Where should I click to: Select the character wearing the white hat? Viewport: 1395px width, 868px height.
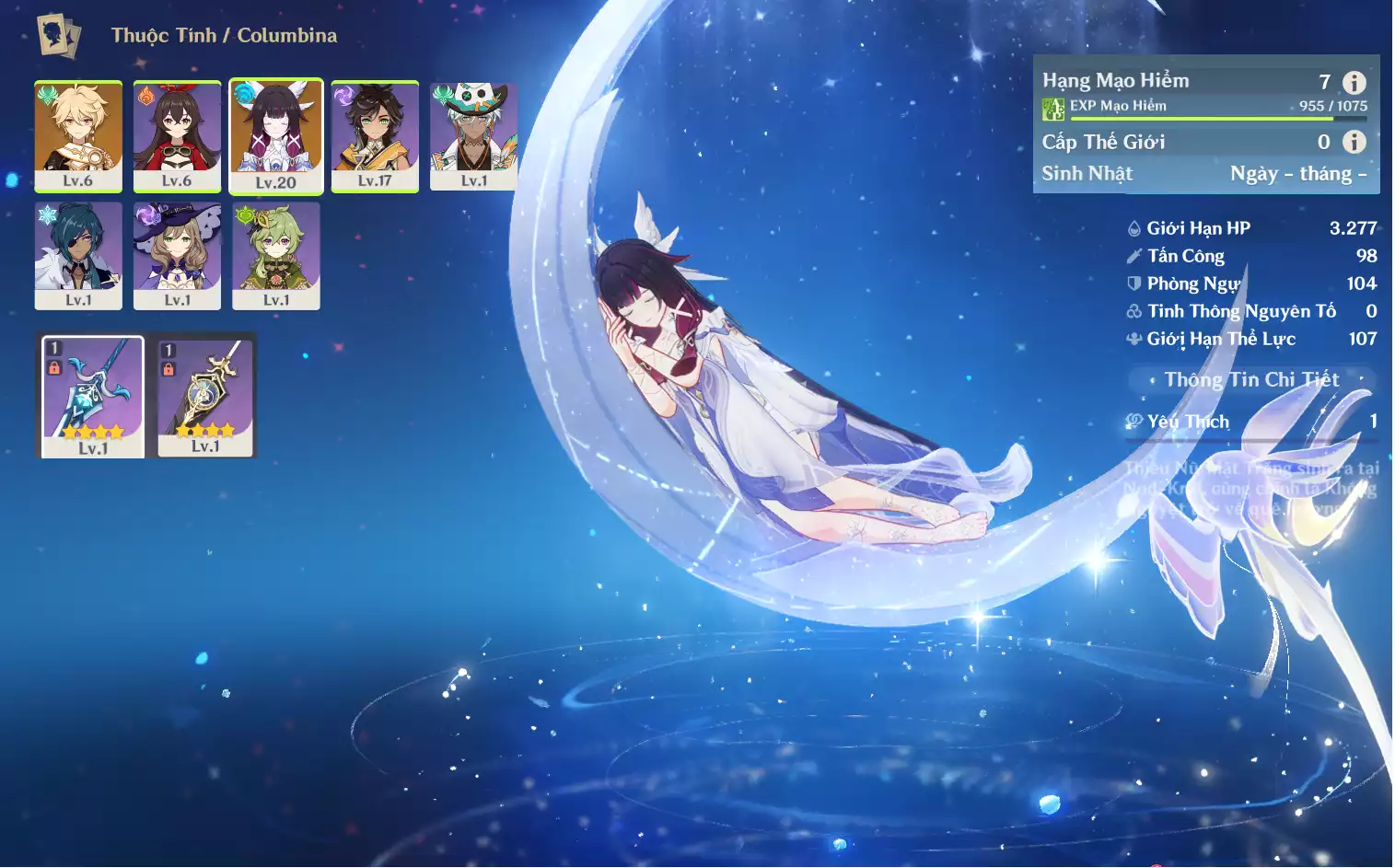473,135
